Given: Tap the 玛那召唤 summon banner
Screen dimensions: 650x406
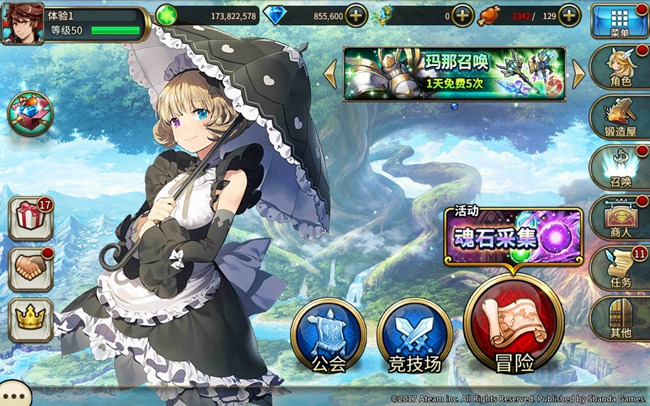Looking at the screenshot, I should pos(454,73).
